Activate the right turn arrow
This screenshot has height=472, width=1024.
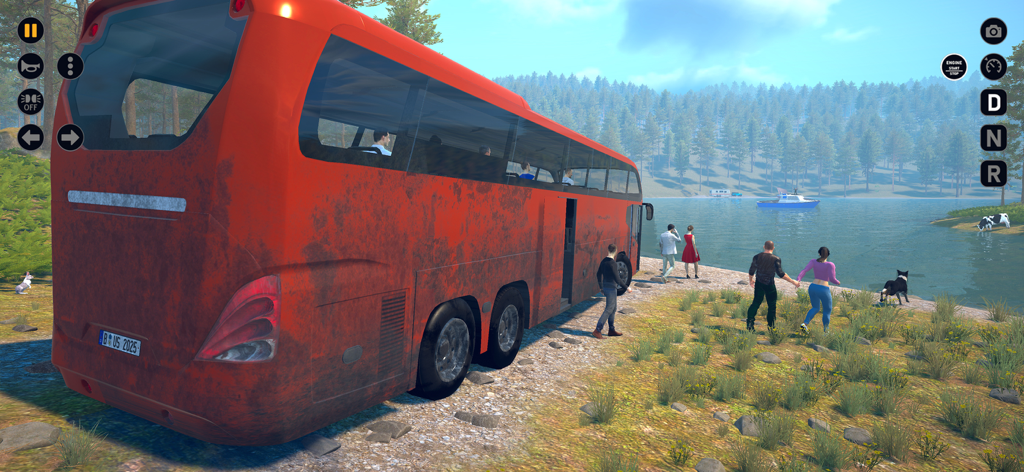coord(70,137)
